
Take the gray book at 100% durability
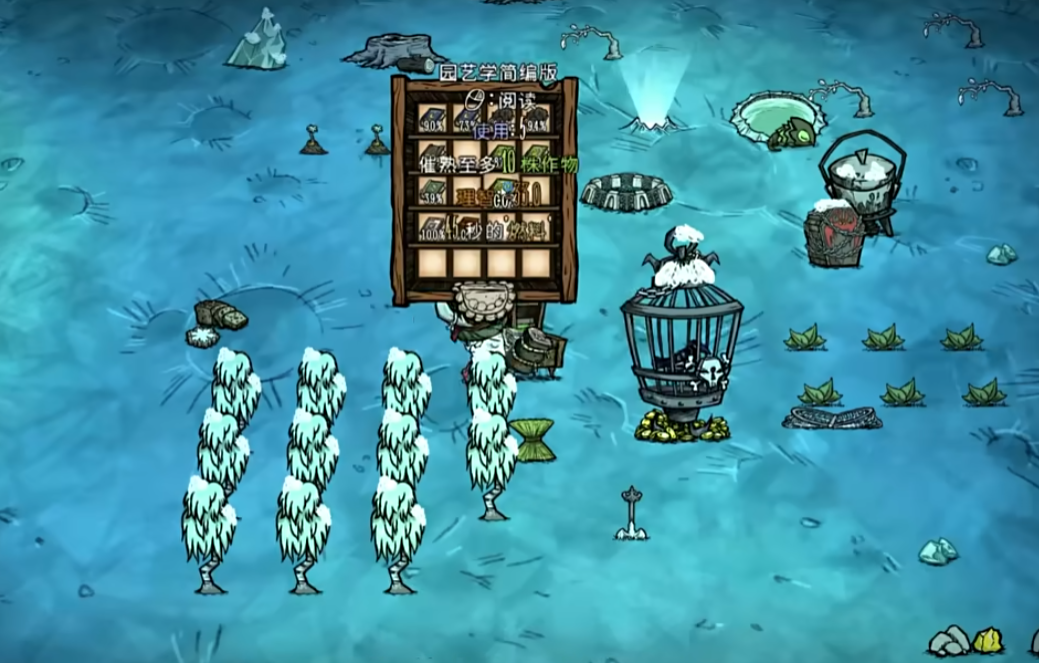coord(432,226)
